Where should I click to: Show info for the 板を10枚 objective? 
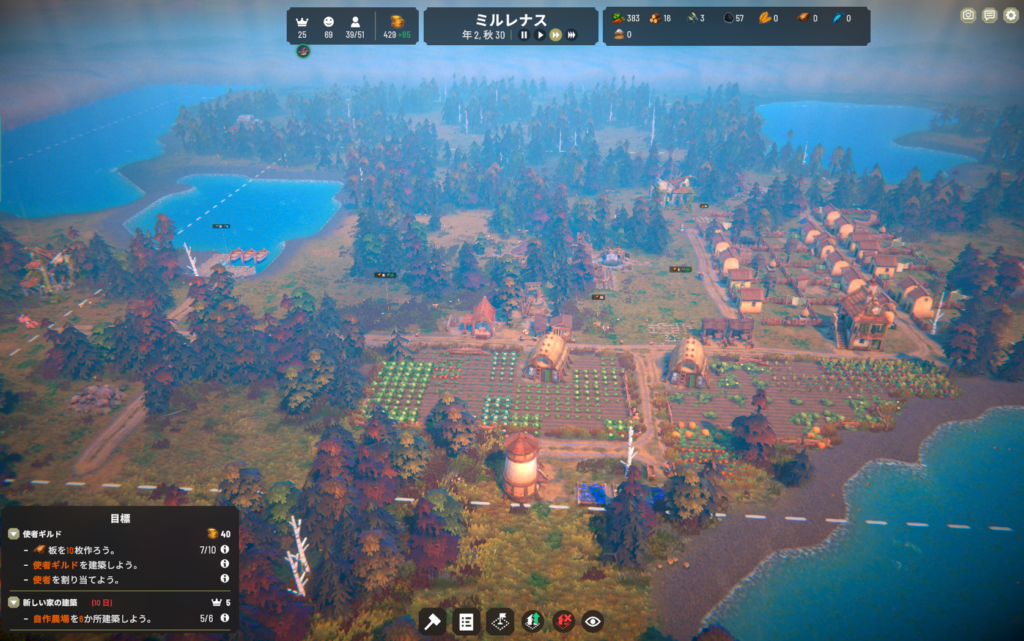(225, 549)
